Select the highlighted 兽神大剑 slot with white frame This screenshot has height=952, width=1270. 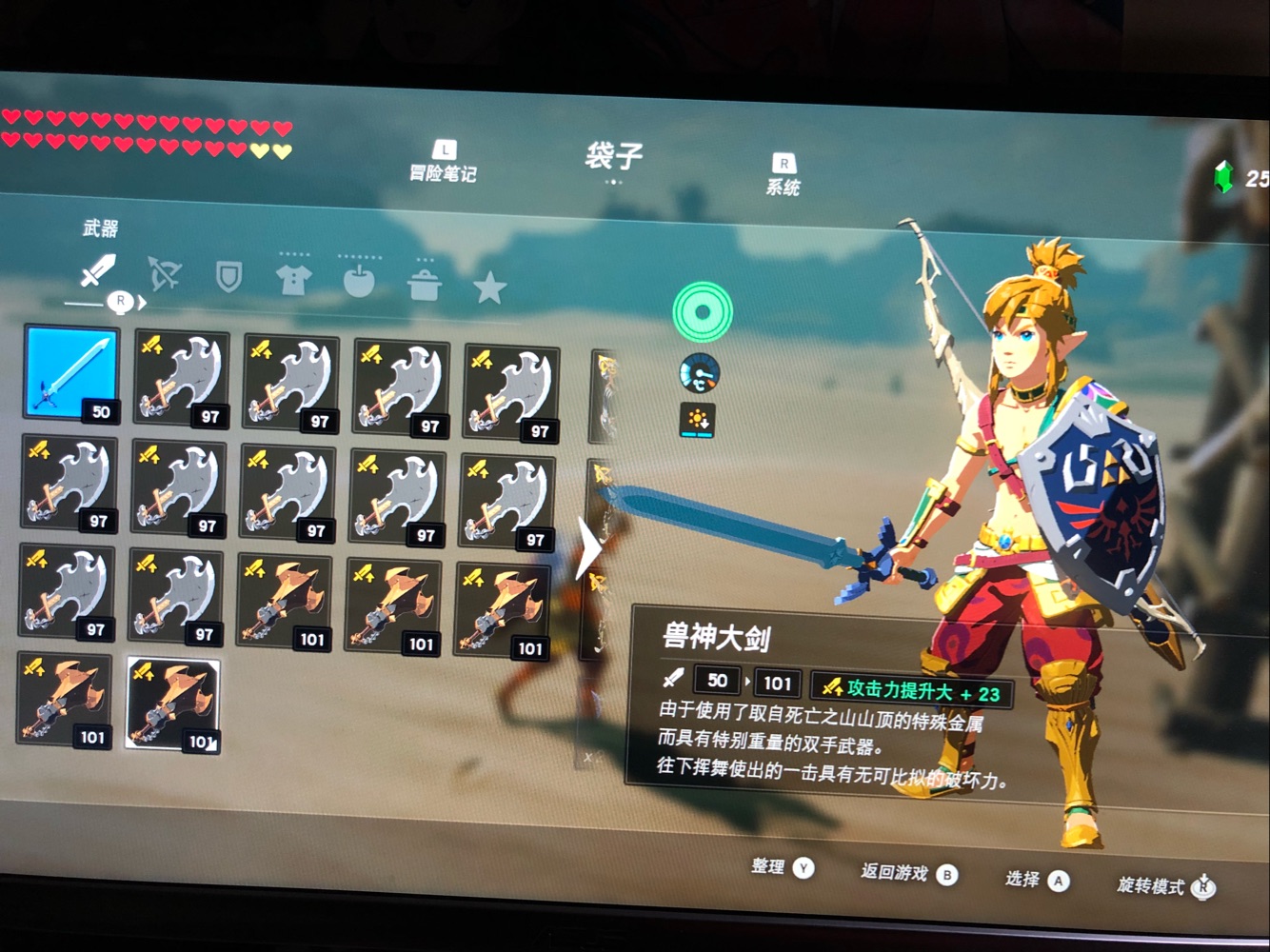(172, 704)
